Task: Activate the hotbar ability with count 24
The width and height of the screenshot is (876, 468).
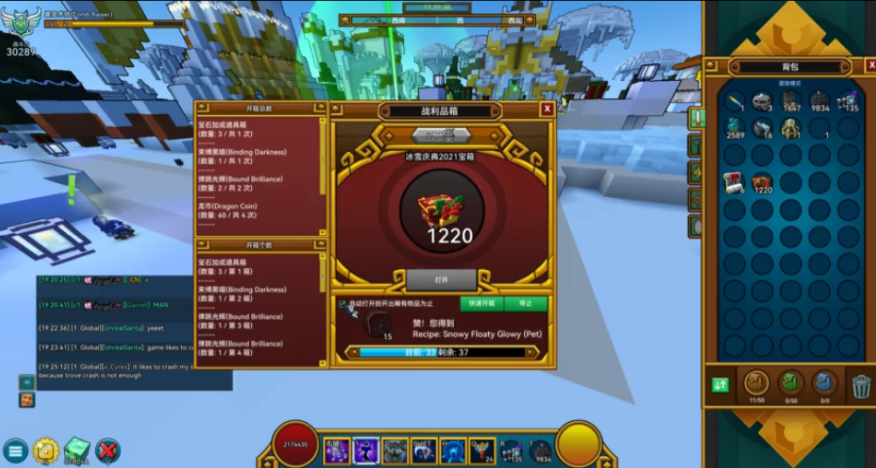Action: pos(482,450)
